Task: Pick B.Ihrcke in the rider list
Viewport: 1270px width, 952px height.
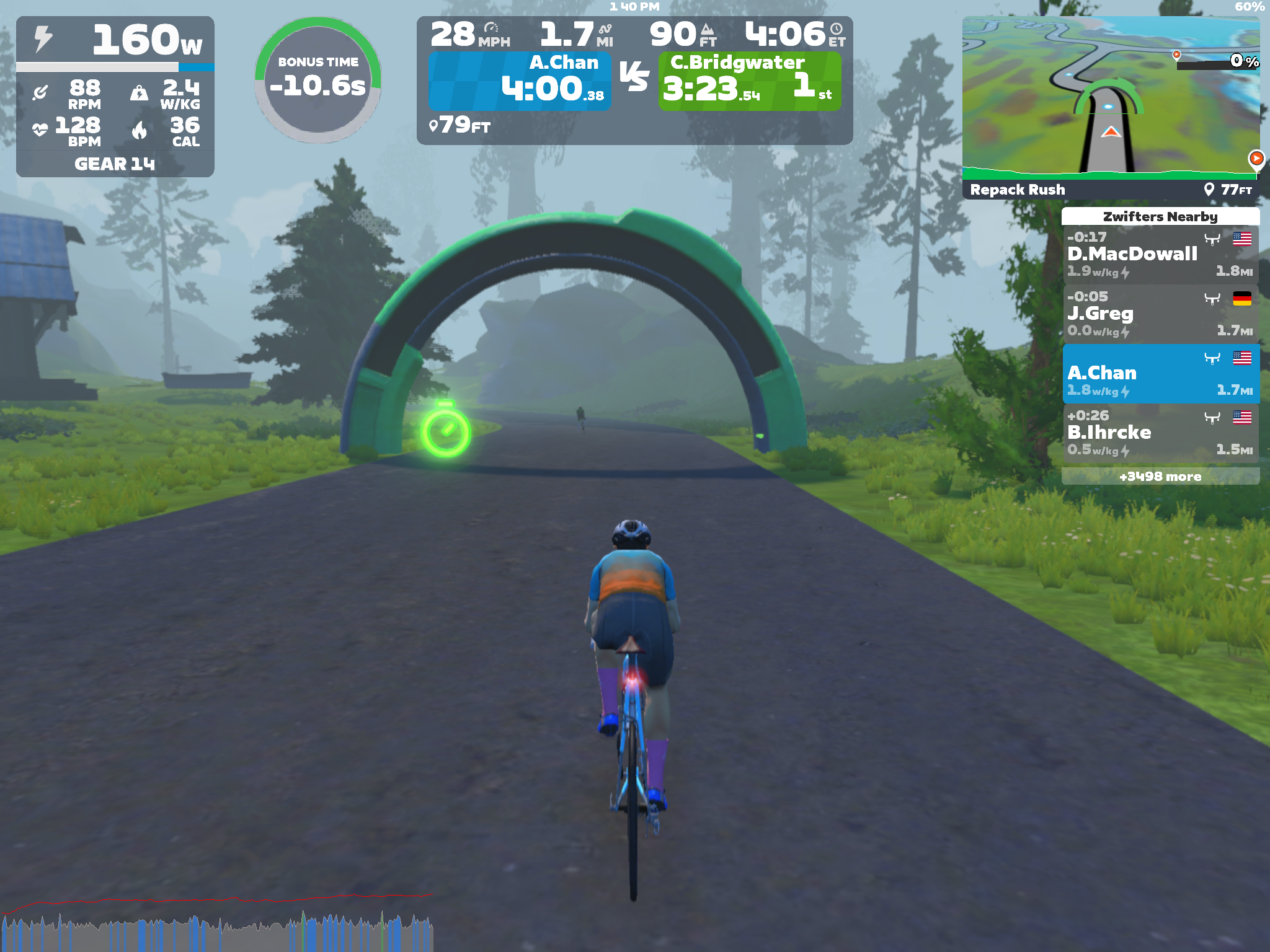Action: [1160, 433]
